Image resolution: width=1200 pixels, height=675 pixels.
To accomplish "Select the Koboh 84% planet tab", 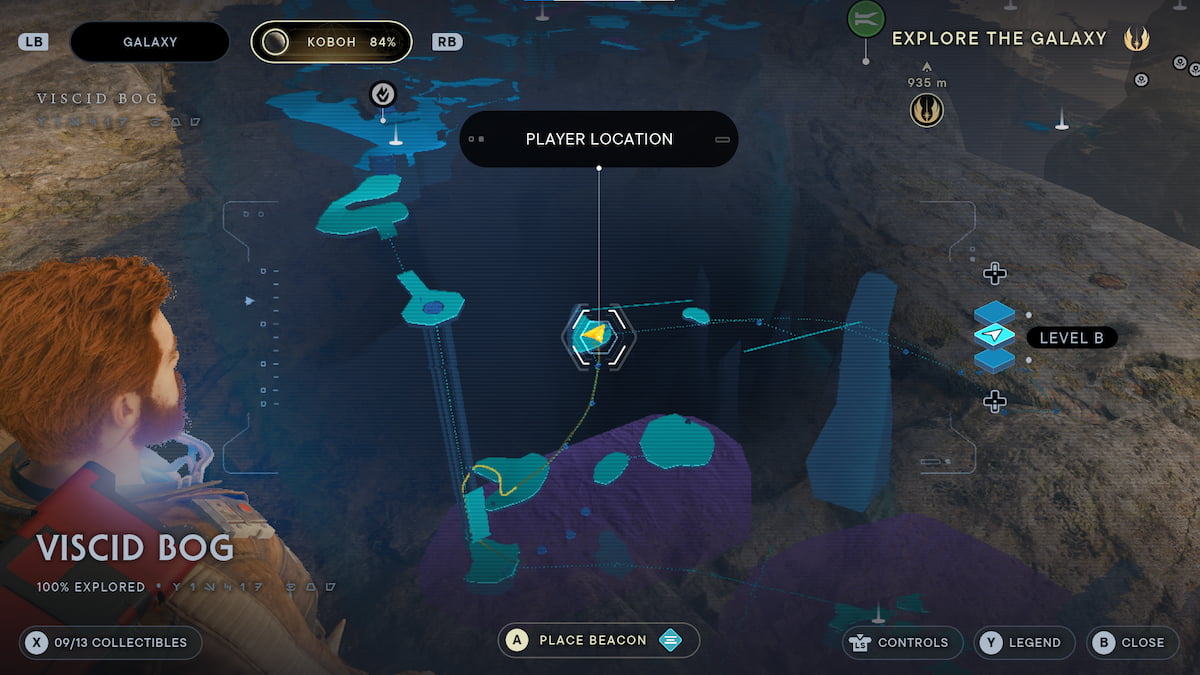I will click(x=331, y=42).
